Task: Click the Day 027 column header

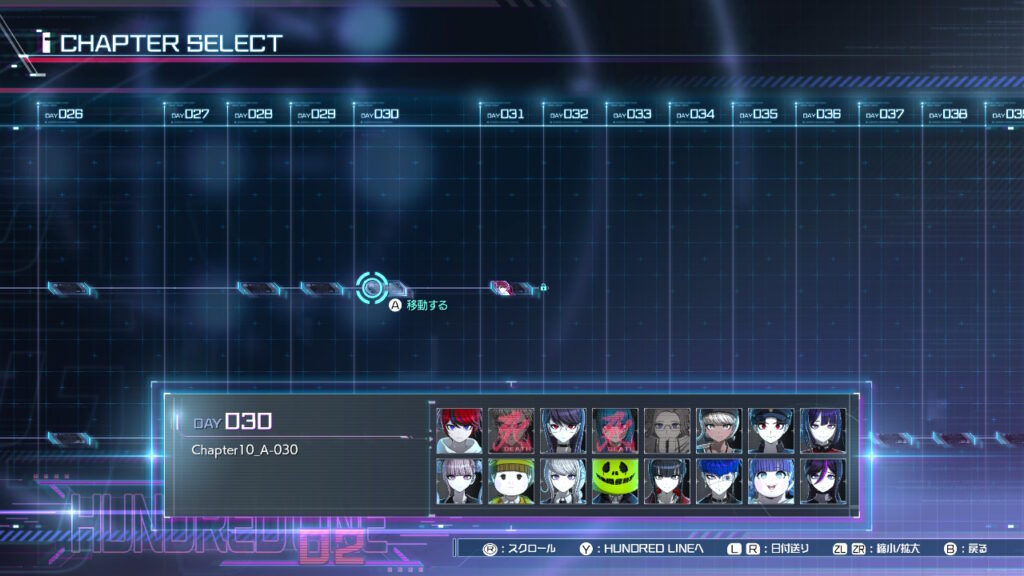Action: click(190, 114)
